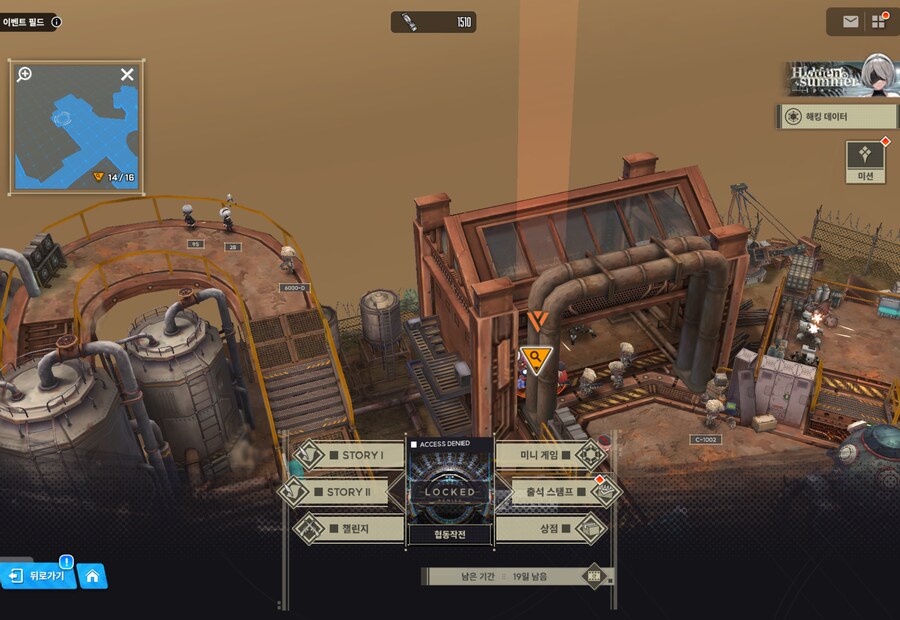Show 이벤트 필드 info icon
900x620 pixels.
(56, 21)
